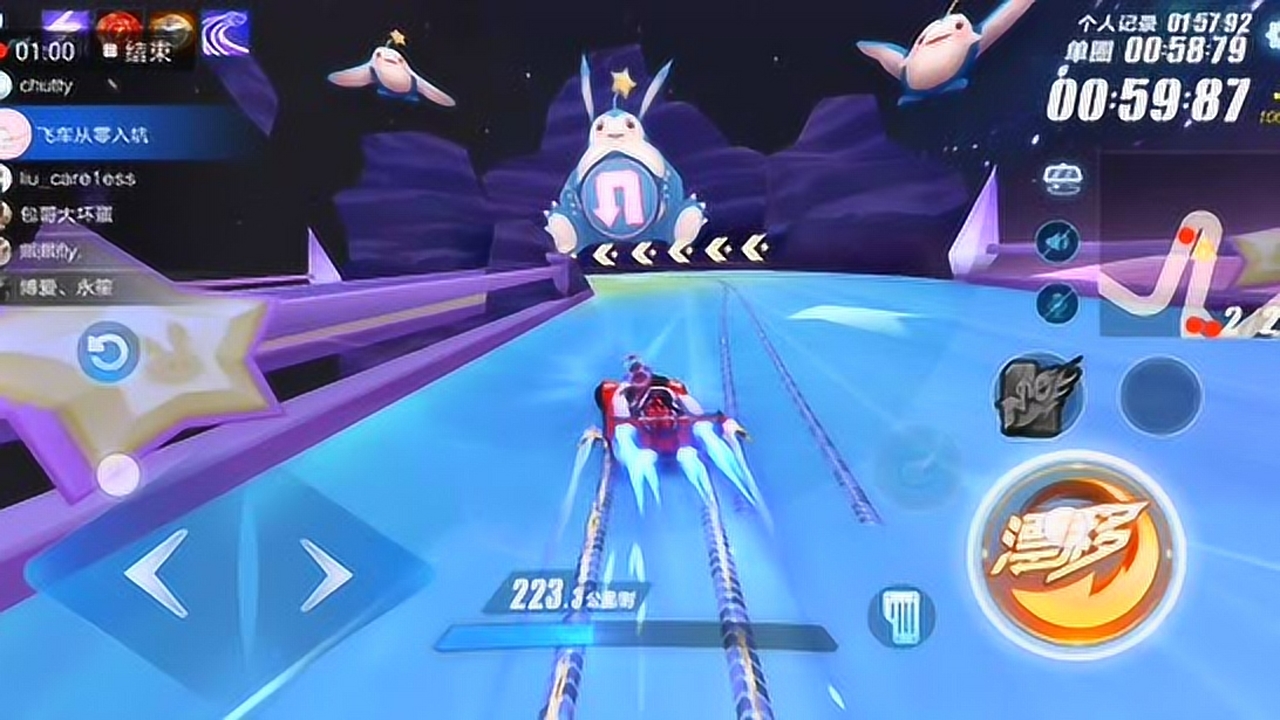Select the highlighted player 飞车从零入坑
The image size is (1280, 720).
tap(96, 135)
